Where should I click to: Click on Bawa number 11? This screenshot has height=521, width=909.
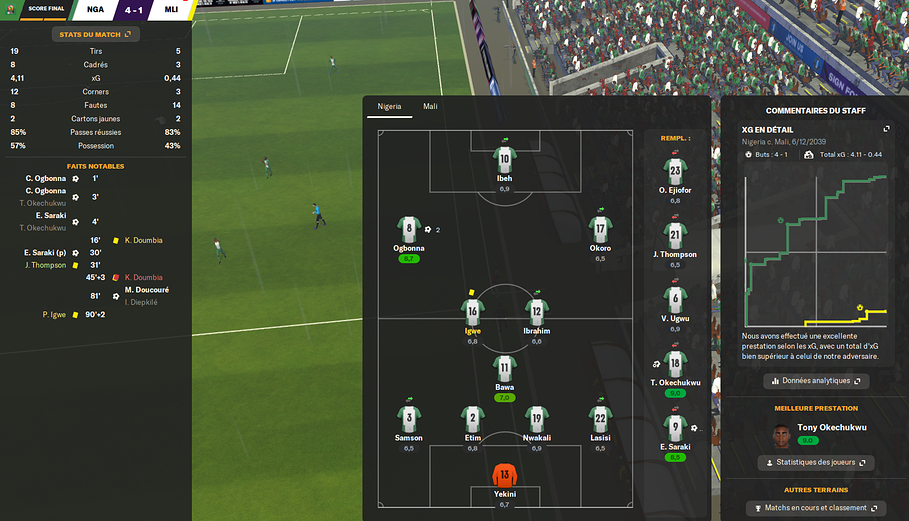pos(504,369)
